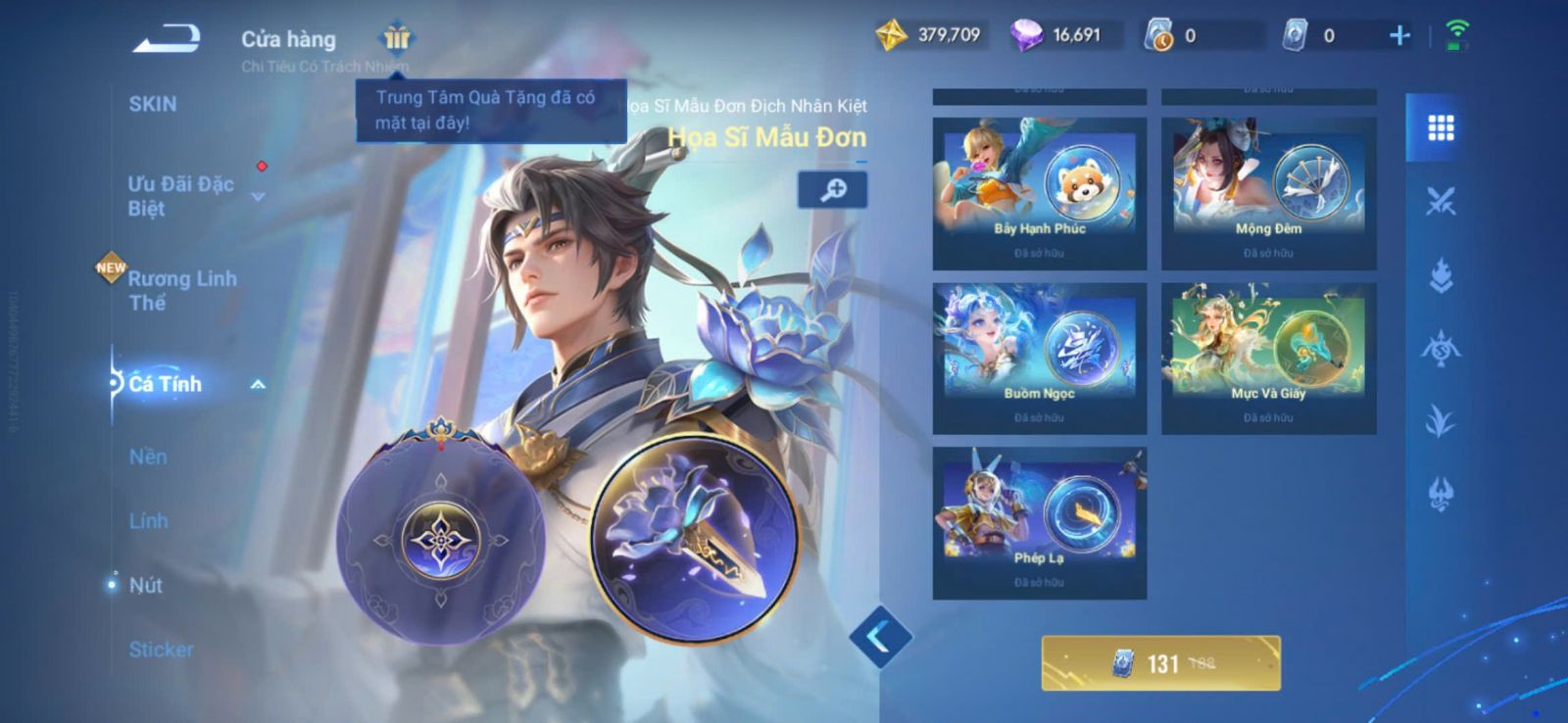Open the SKIN shop section
Screen dimensions: 1568x723
[x=153, y=104]
